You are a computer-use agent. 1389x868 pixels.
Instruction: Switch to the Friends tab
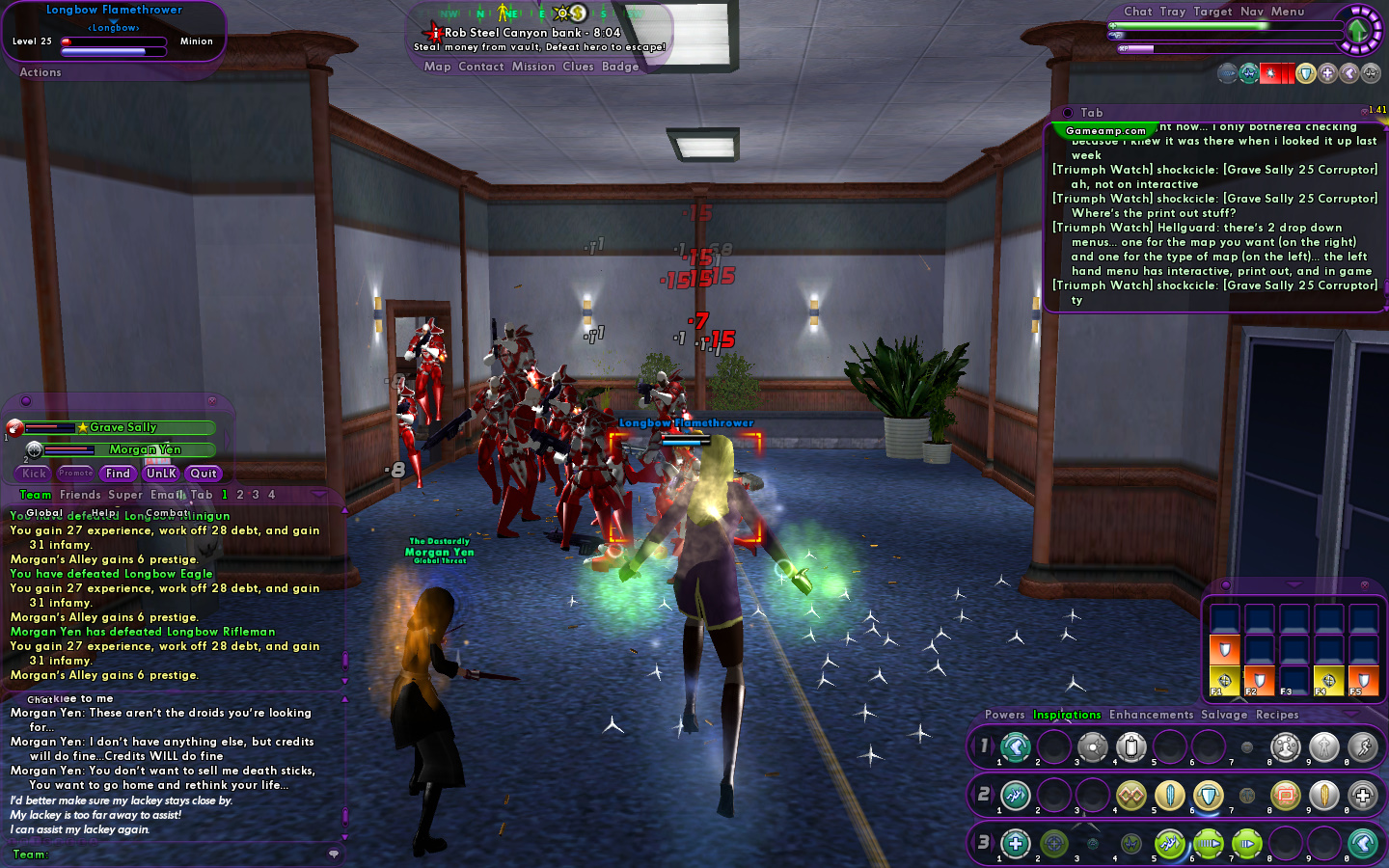(80, 495)
